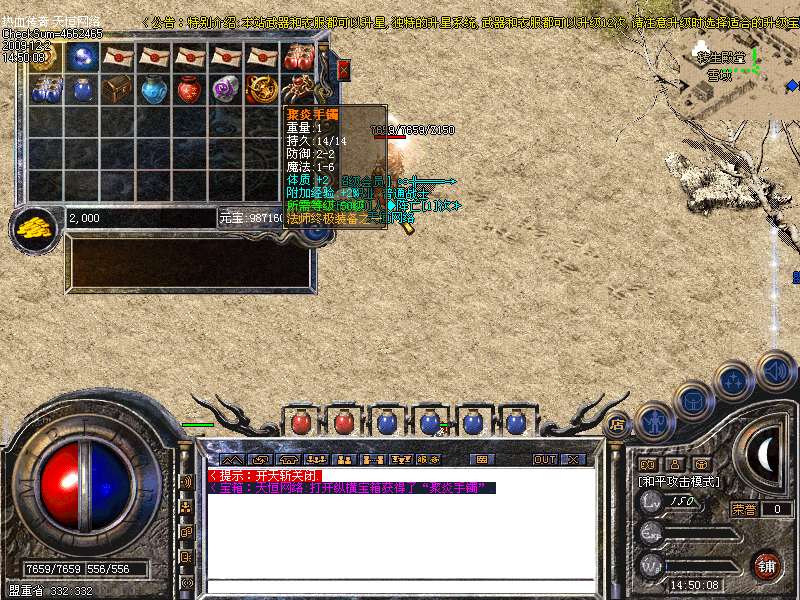Viewport: 800px width, 600px height.
Task: Select the red potion bundle item
Action: tap(299, 57)
